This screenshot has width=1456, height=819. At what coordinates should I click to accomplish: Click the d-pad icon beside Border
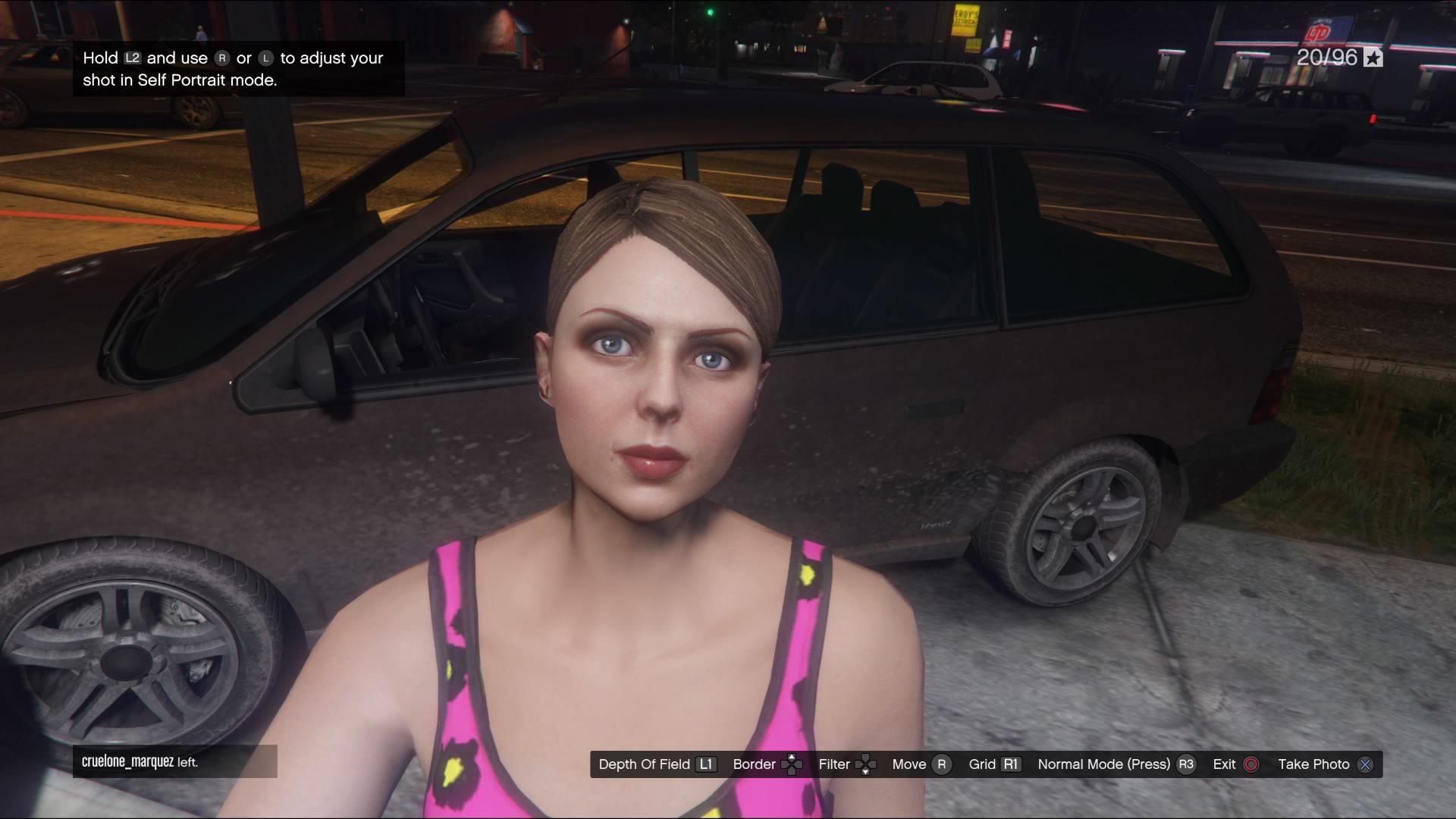(x=792, y=764)
